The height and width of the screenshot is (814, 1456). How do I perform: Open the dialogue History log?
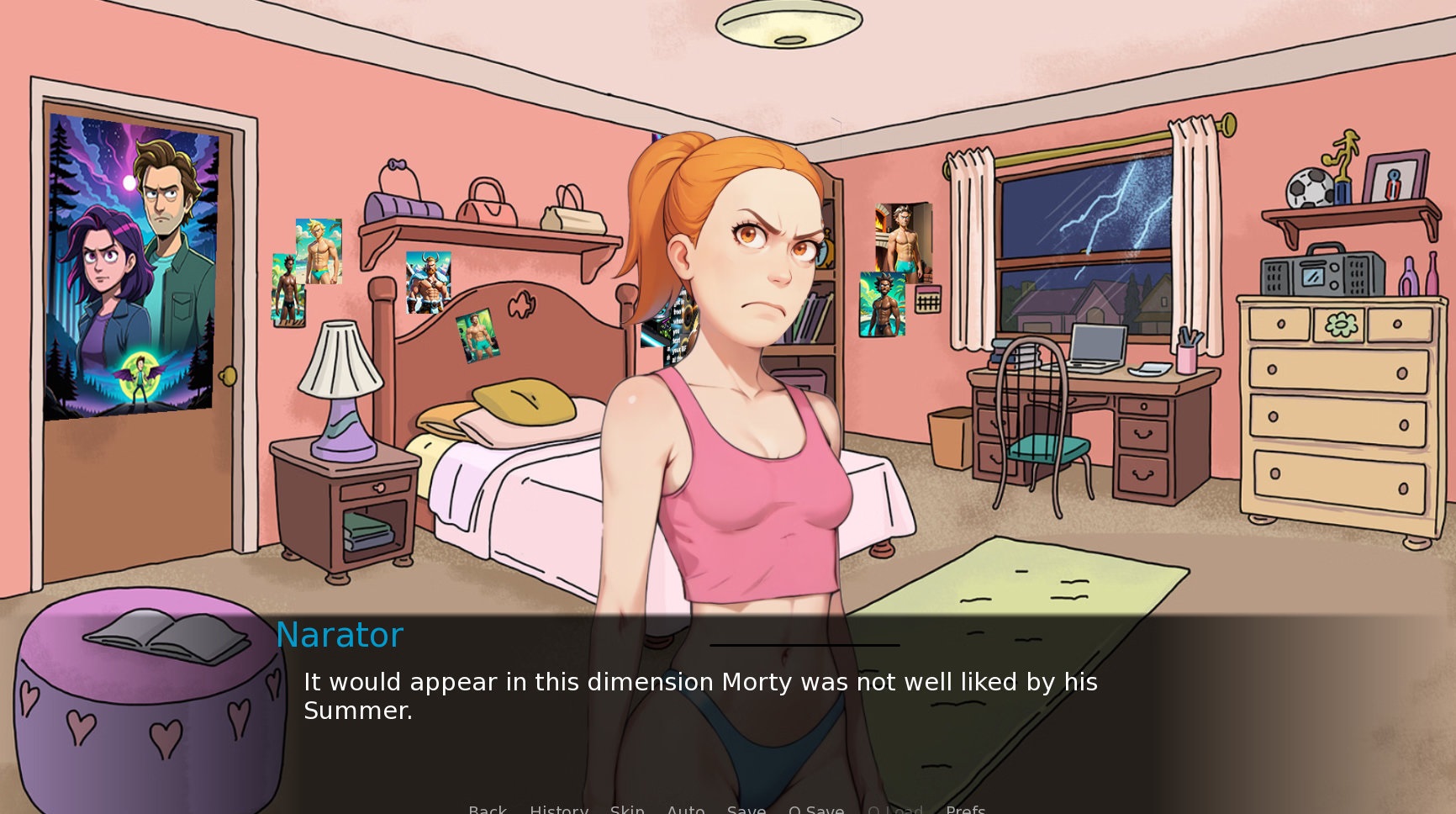coord(559,809)
